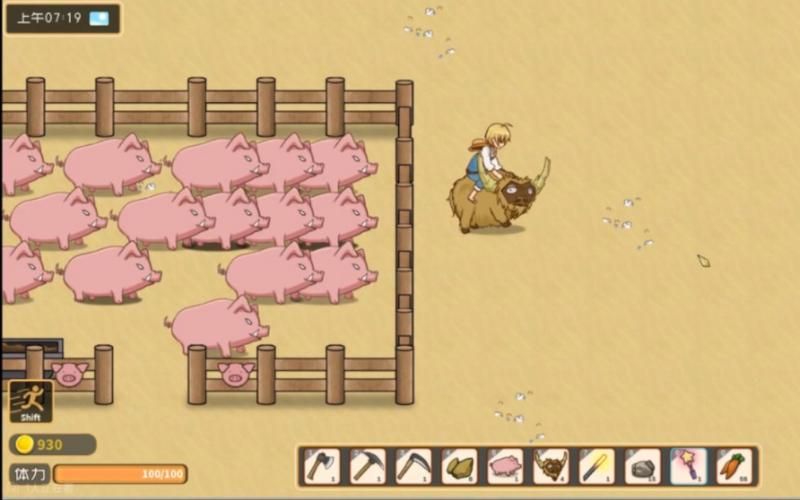This screenshot has height=500, width=800.
Task: Choose the scythe tool slot
Action: point(414,466)
